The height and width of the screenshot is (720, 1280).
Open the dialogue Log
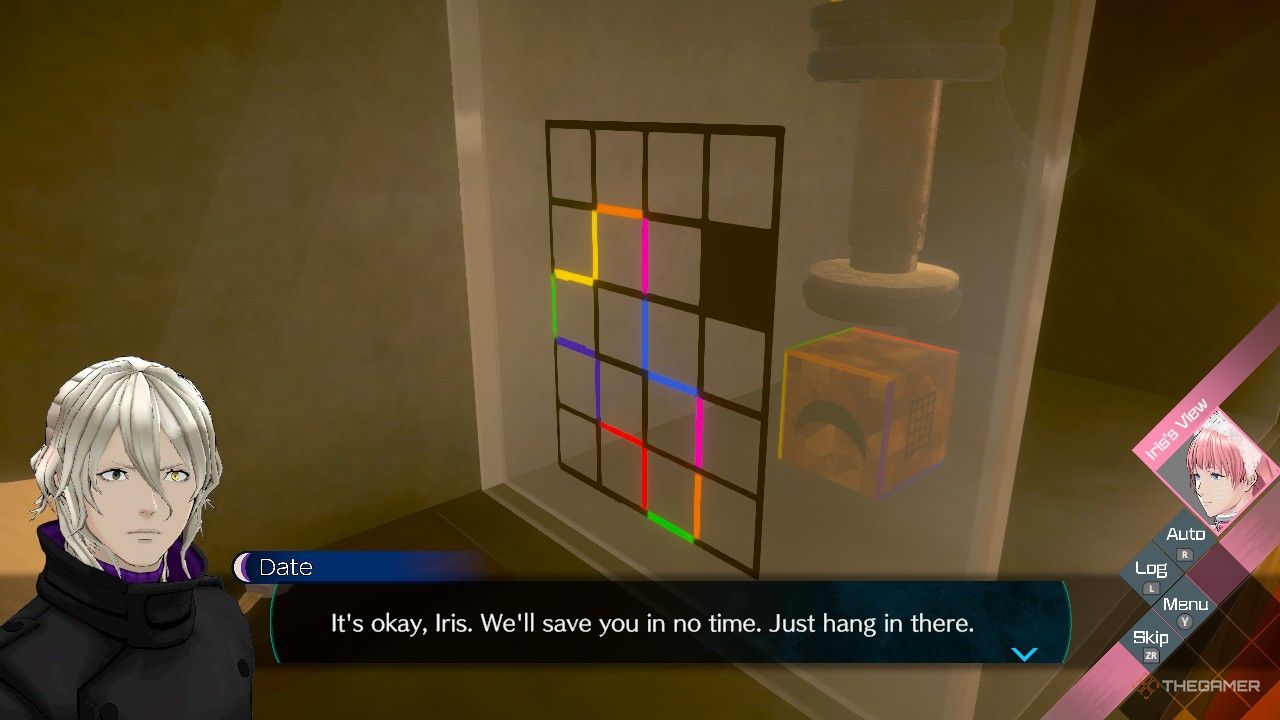point(1151,570)
